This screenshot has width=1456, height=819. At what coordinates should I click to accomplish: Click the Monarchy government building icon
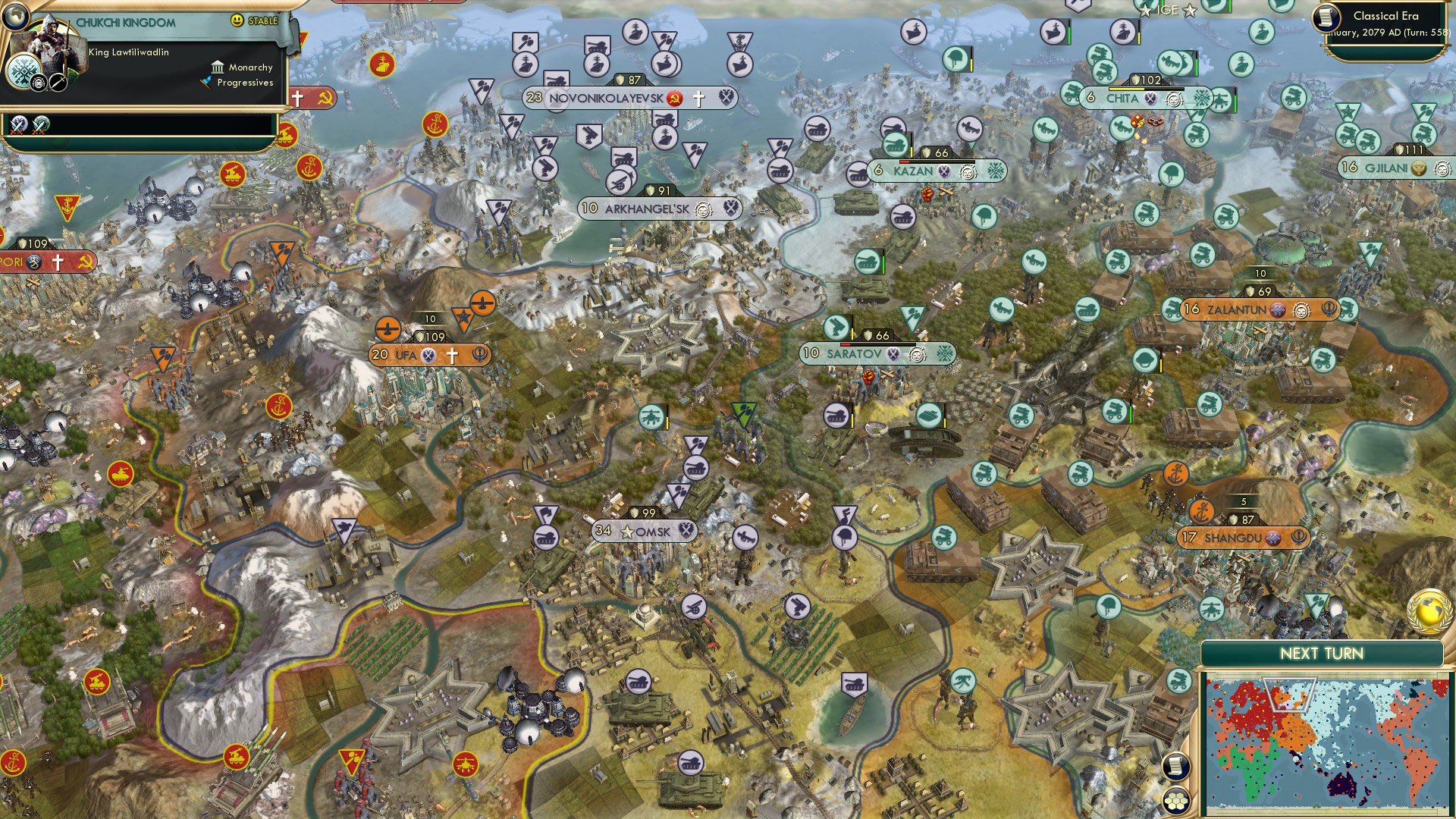[218, 68]
